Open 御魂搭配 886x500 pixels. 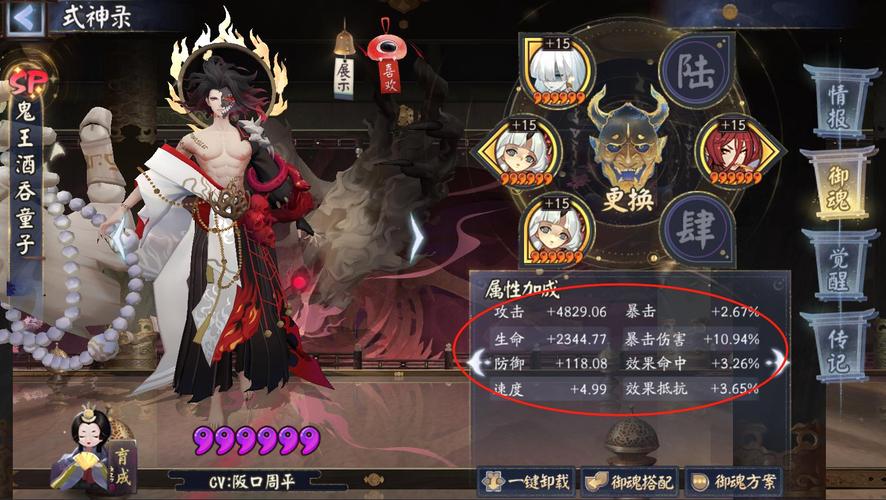click(x=628, y=482)
